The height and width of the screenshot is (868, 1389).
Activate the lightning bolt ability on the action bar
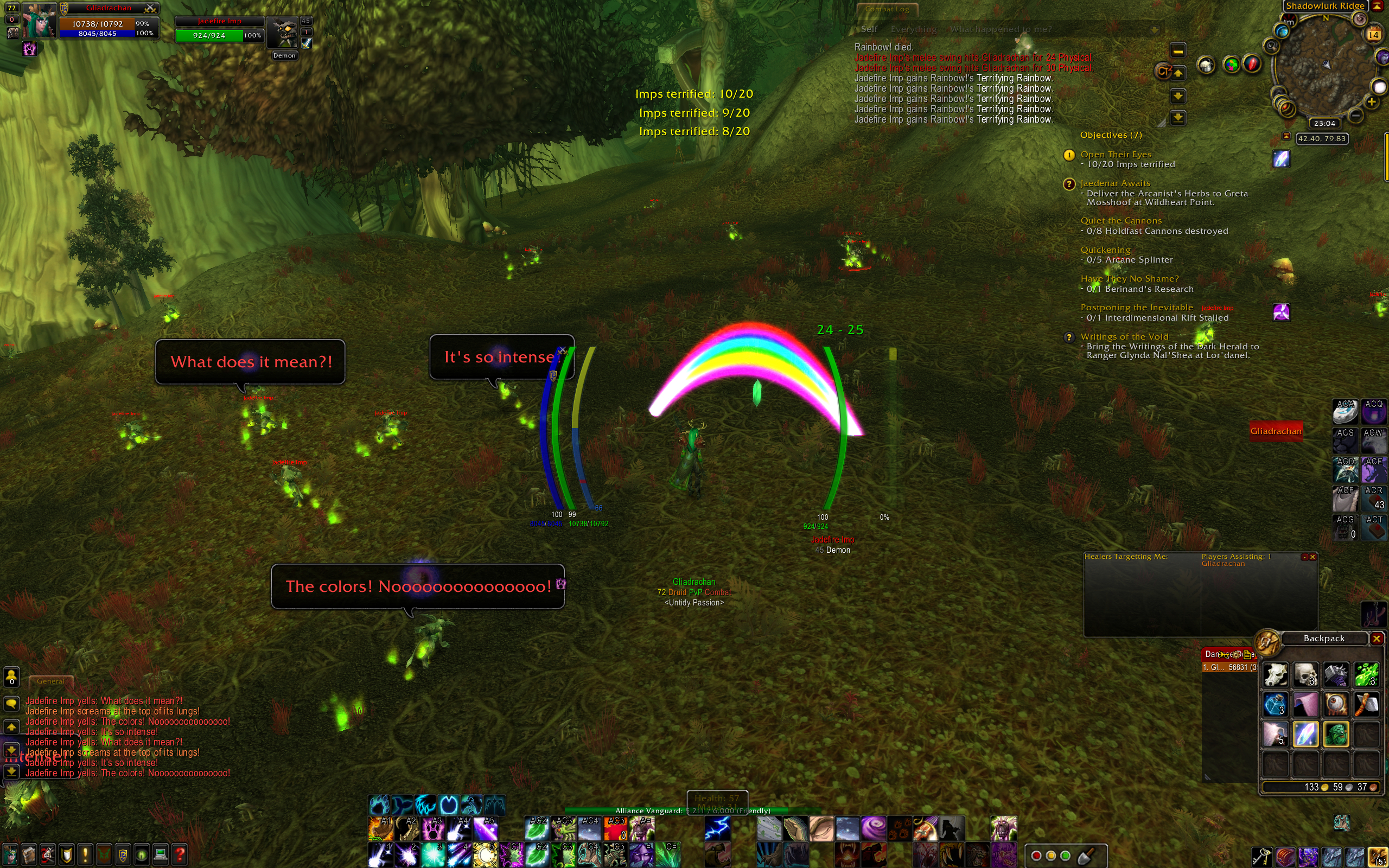717,828
